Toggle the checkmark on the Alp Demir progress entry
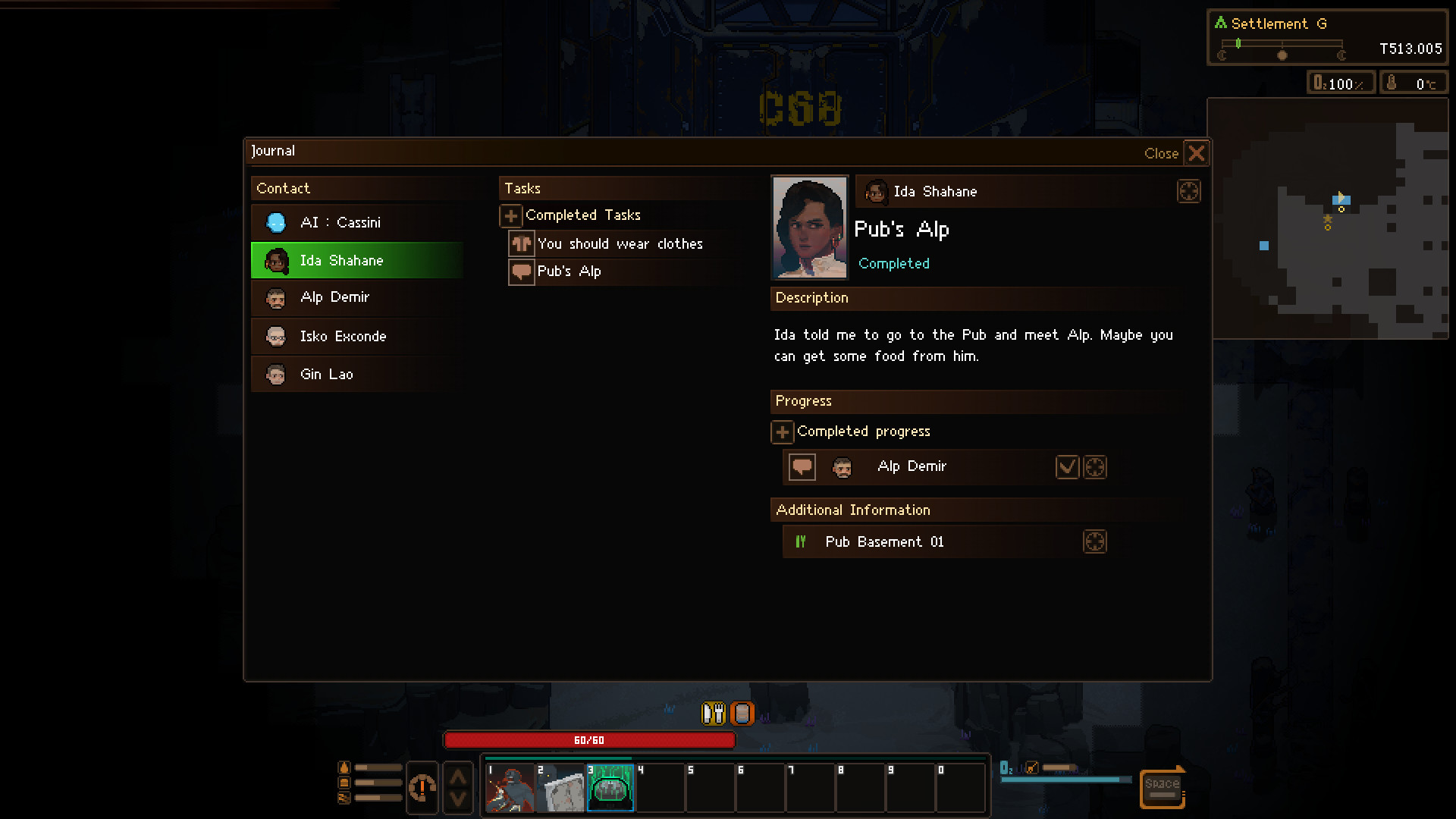 click(1067, 466)
